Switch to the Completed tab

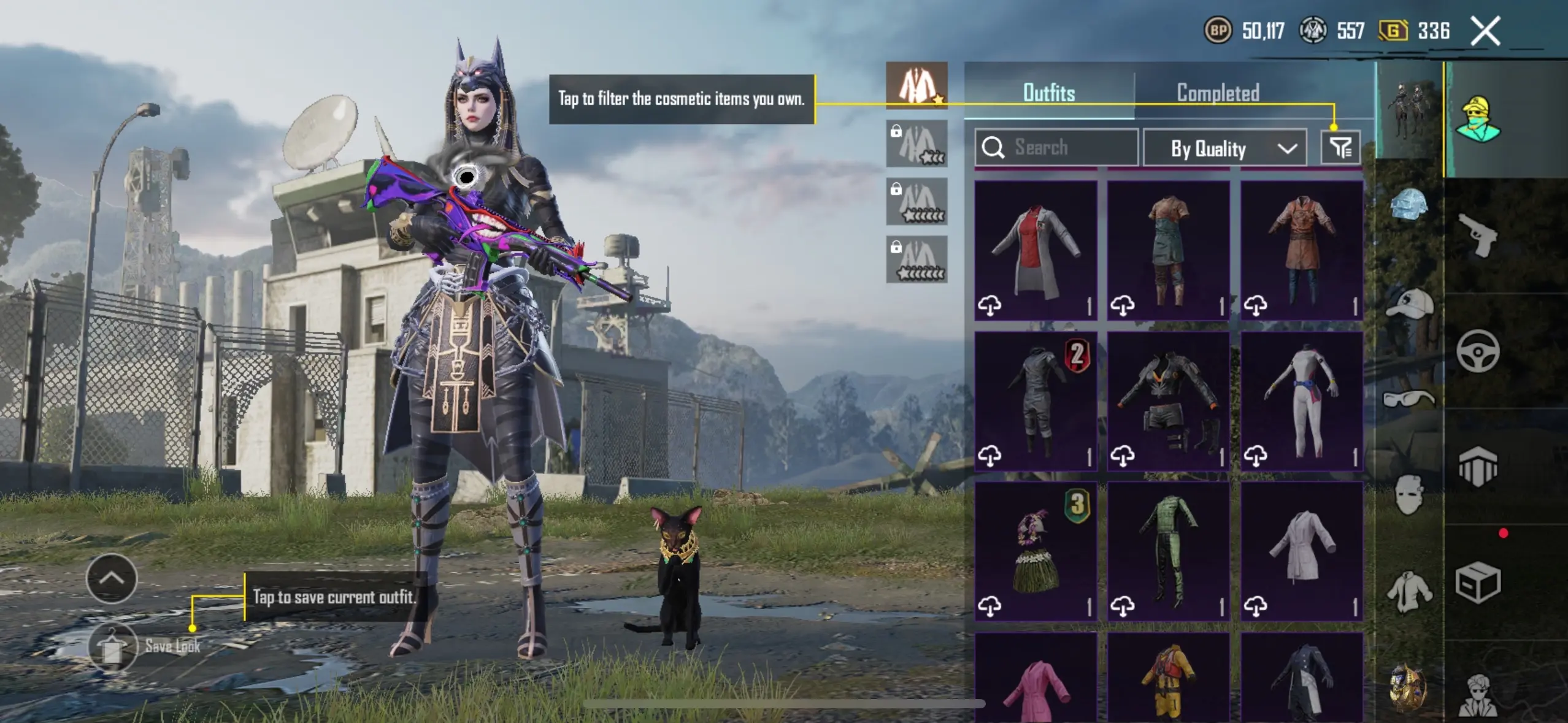[x=1218, y=93]
